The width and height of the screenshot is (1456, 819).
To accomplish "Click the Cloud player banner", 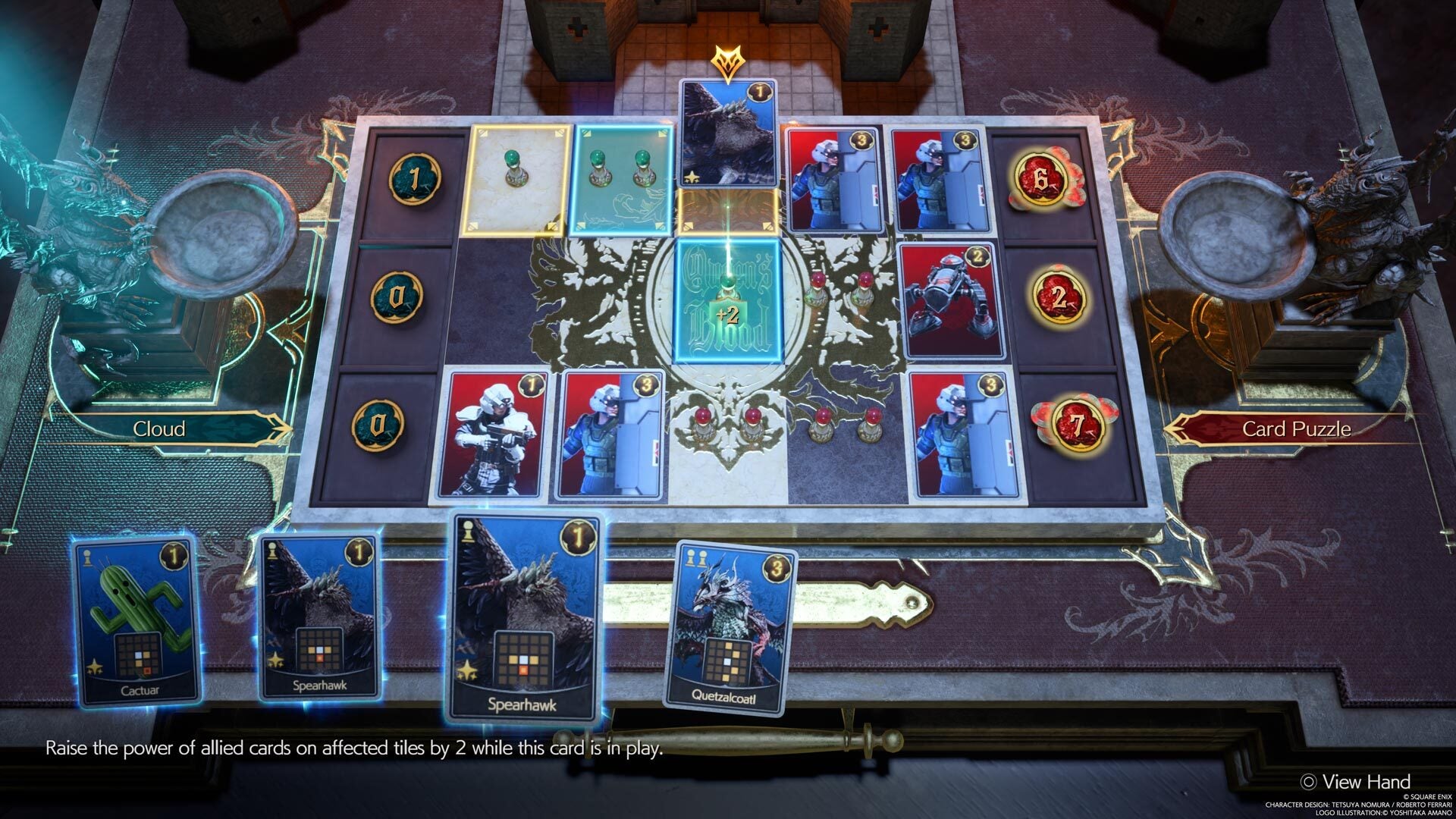I will (158, 428).
